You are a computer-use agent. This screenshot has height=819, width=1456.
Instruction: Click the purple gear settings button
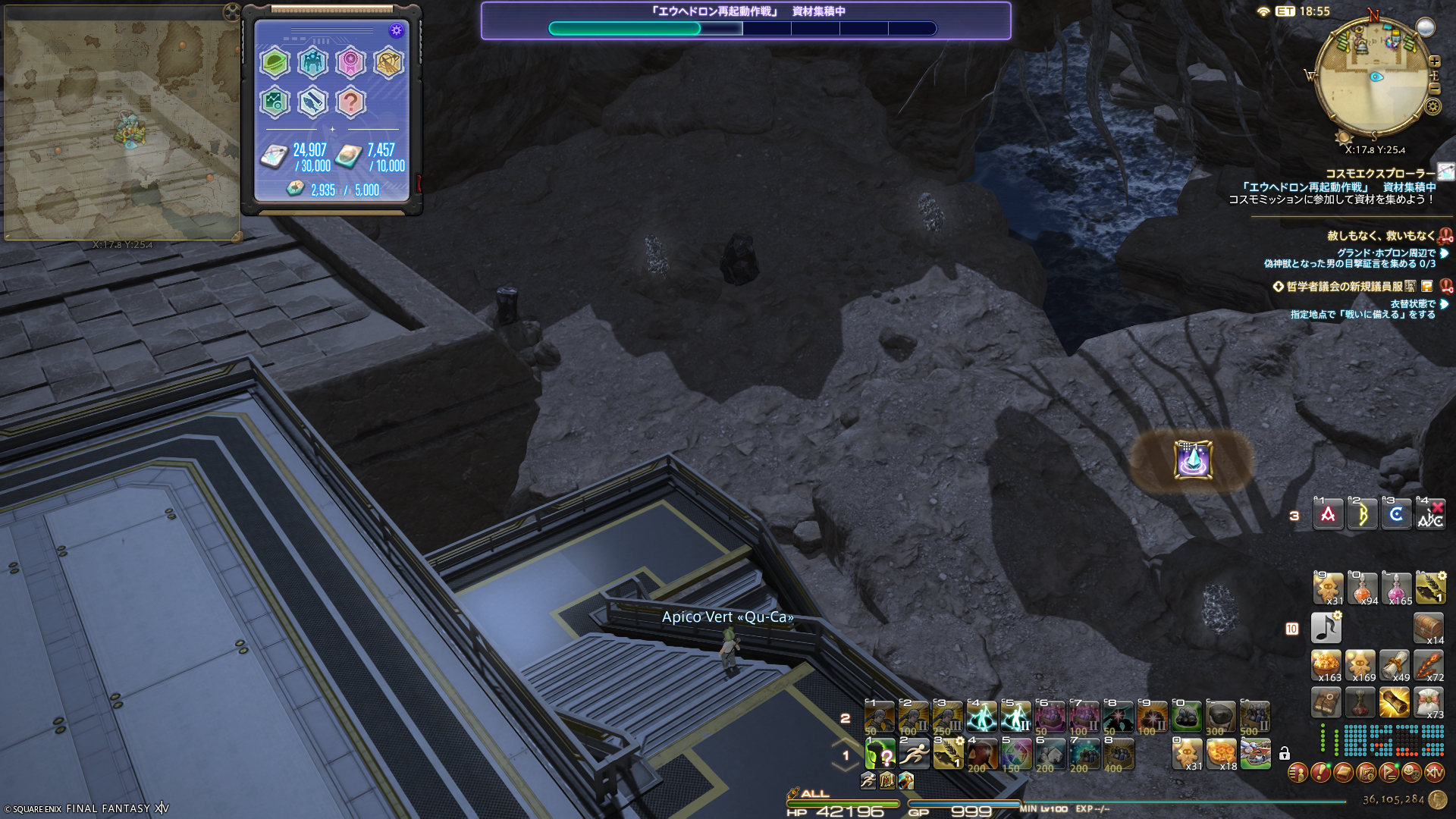coord(396,30)
